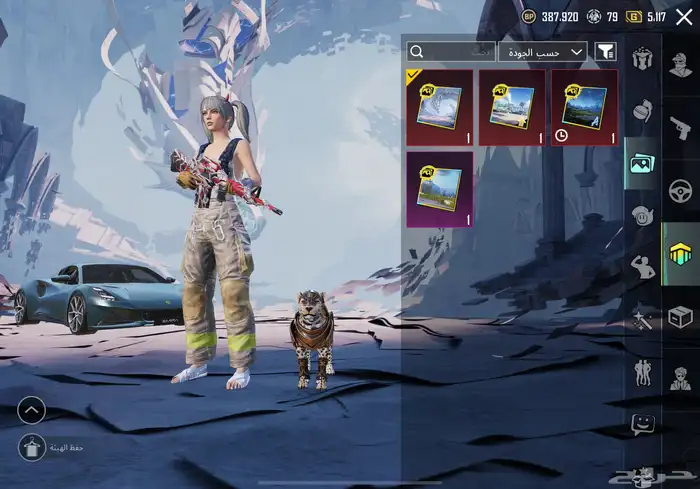Choose the lobby theme with the clock timer
This screenshot has height=489, width=700.
(x=584, y=107)
